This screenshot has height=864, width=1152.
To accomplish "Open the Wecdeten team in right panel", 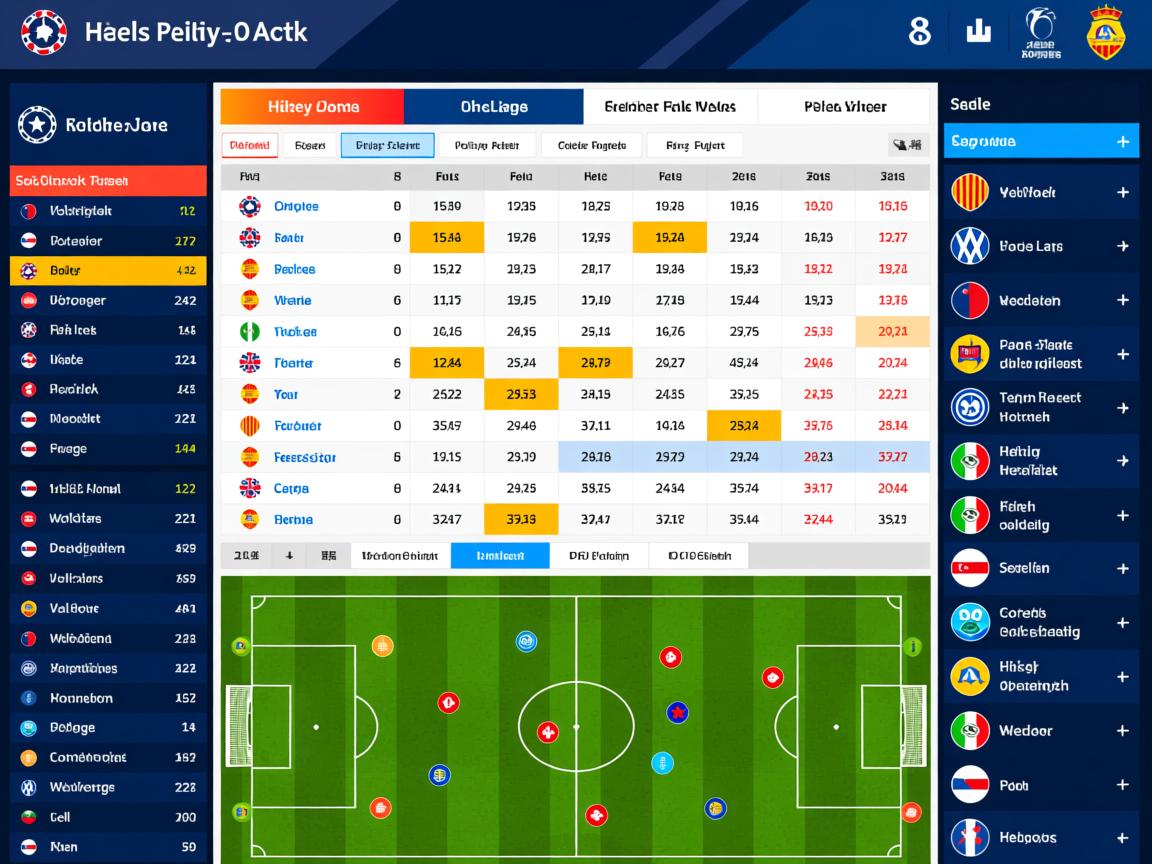I will pos(1040,300).
